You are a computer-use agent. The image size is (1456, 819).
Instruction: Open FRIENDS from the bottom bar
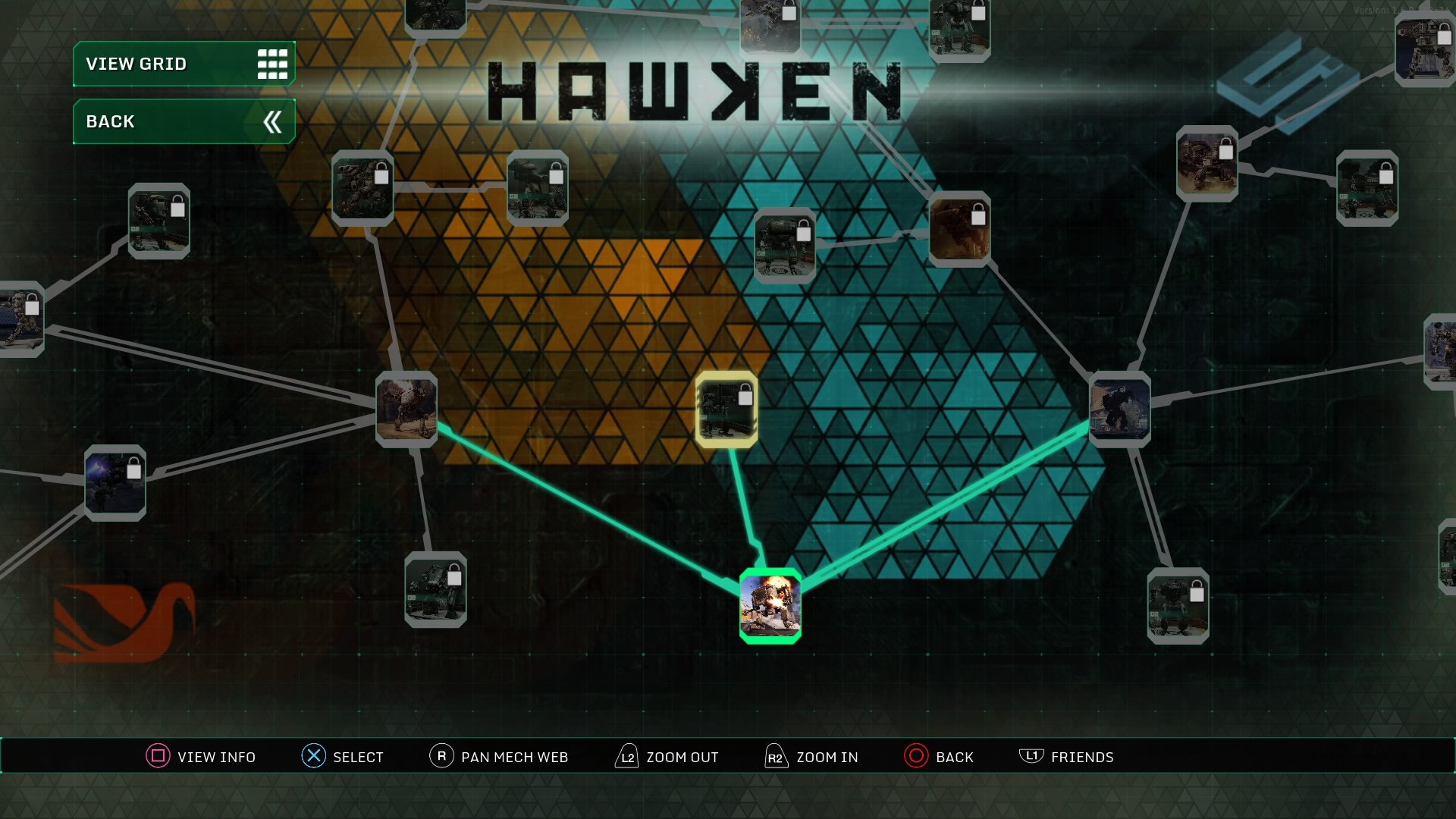point(1066,756)
